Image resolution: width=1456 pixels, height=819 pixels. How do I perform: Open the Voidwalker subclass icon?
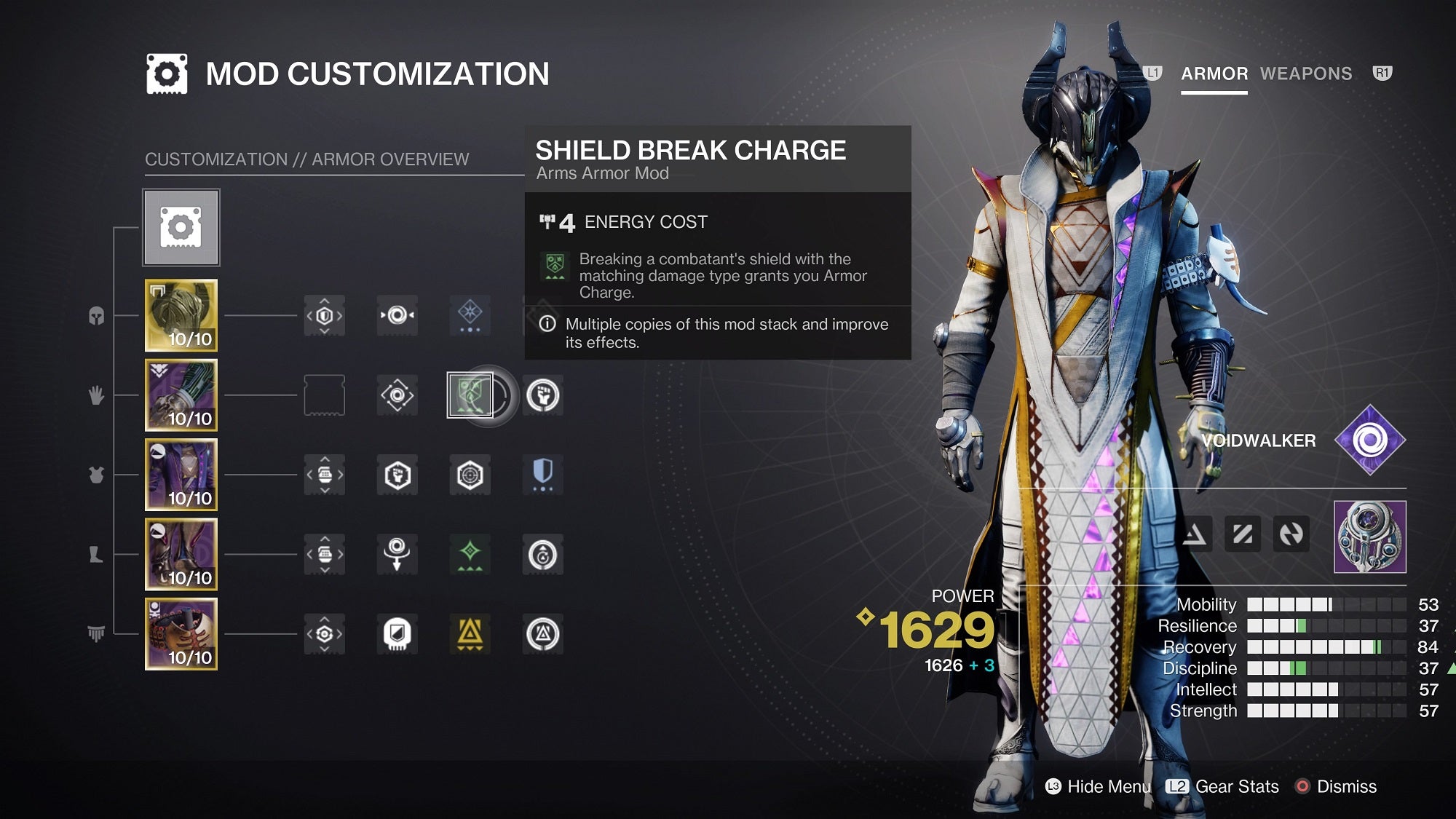point(1369,440)
